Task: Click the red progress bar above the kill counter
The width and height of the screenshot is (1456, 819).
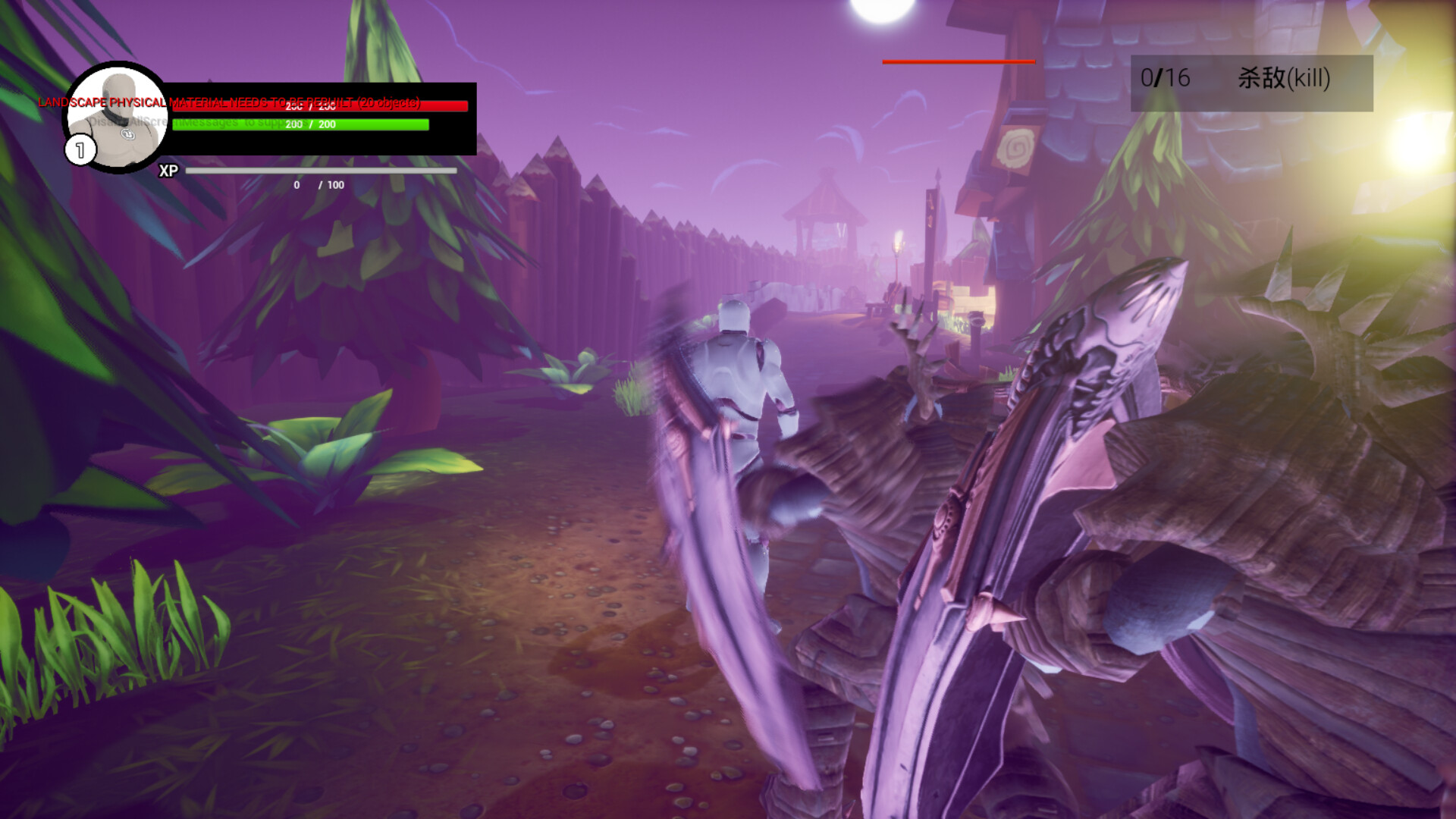Action: 958,62
